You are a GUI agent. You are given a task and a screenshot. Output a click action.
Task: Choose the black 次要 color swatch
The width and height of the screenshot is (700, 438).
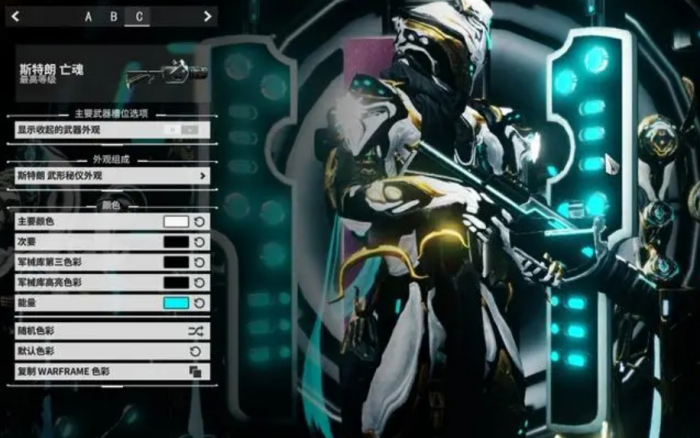coord(176,242)
